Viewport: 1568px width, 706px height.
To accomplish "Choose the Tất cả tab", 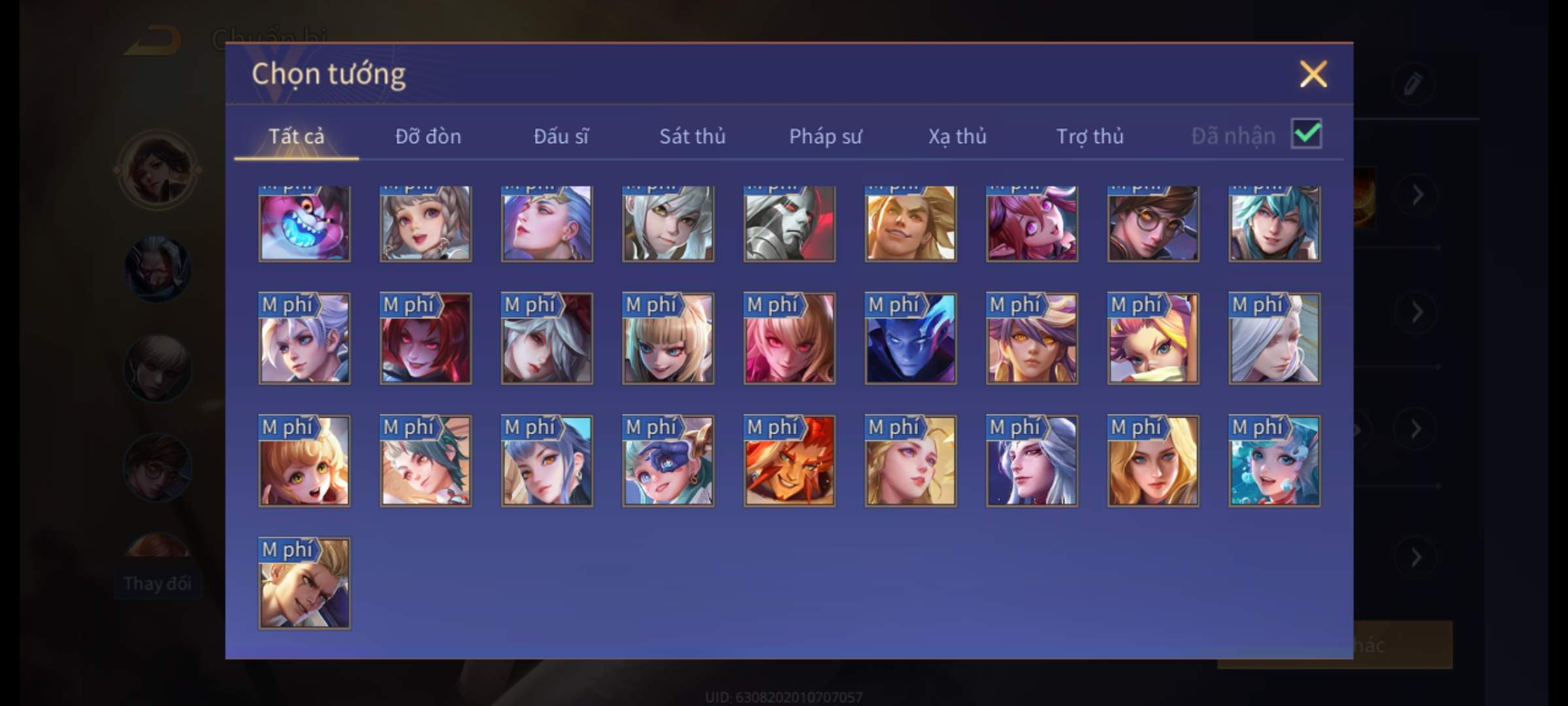I will tap(296, 136).
